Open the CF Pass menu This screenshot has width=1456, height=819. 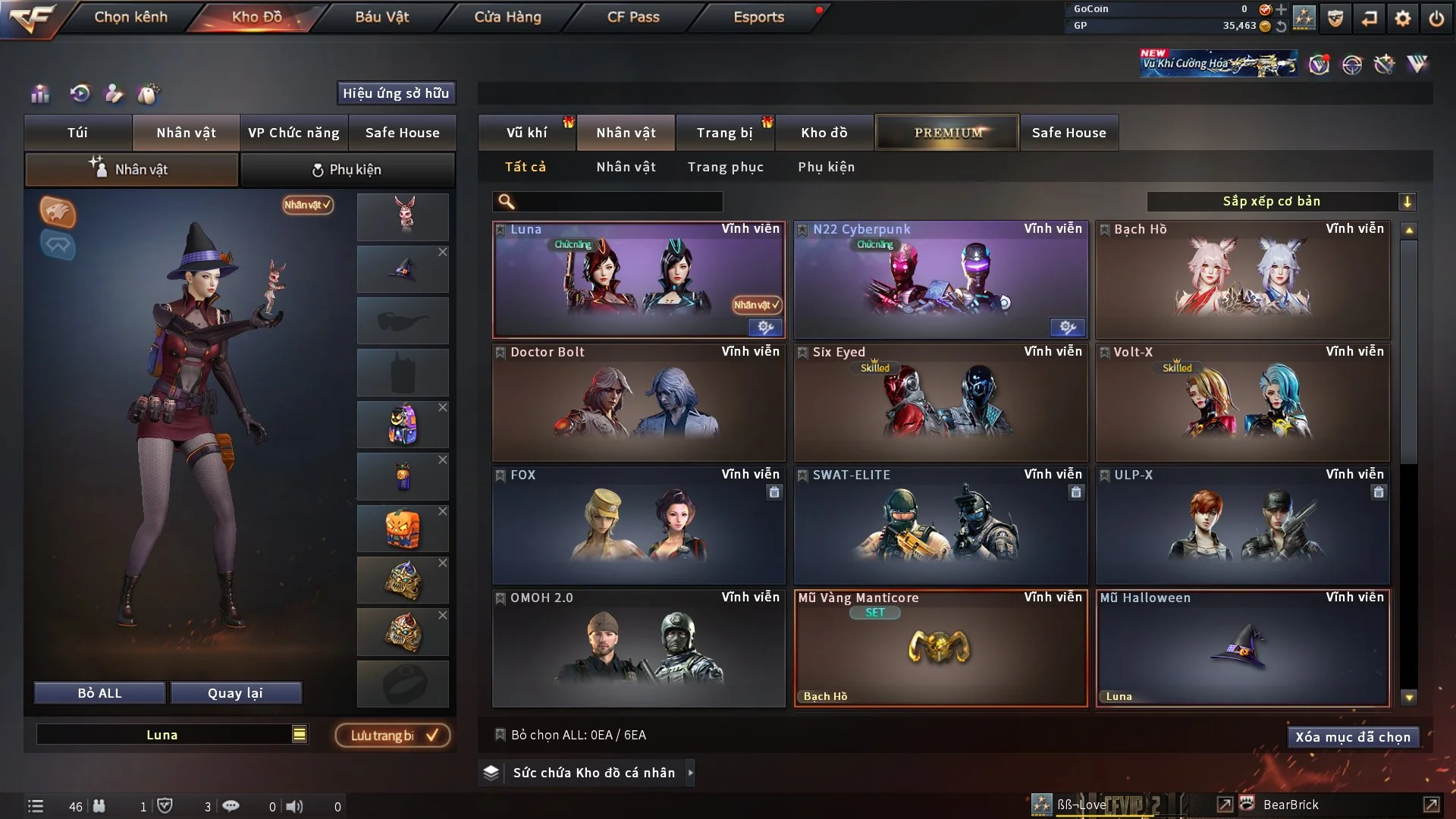[633, 17]
